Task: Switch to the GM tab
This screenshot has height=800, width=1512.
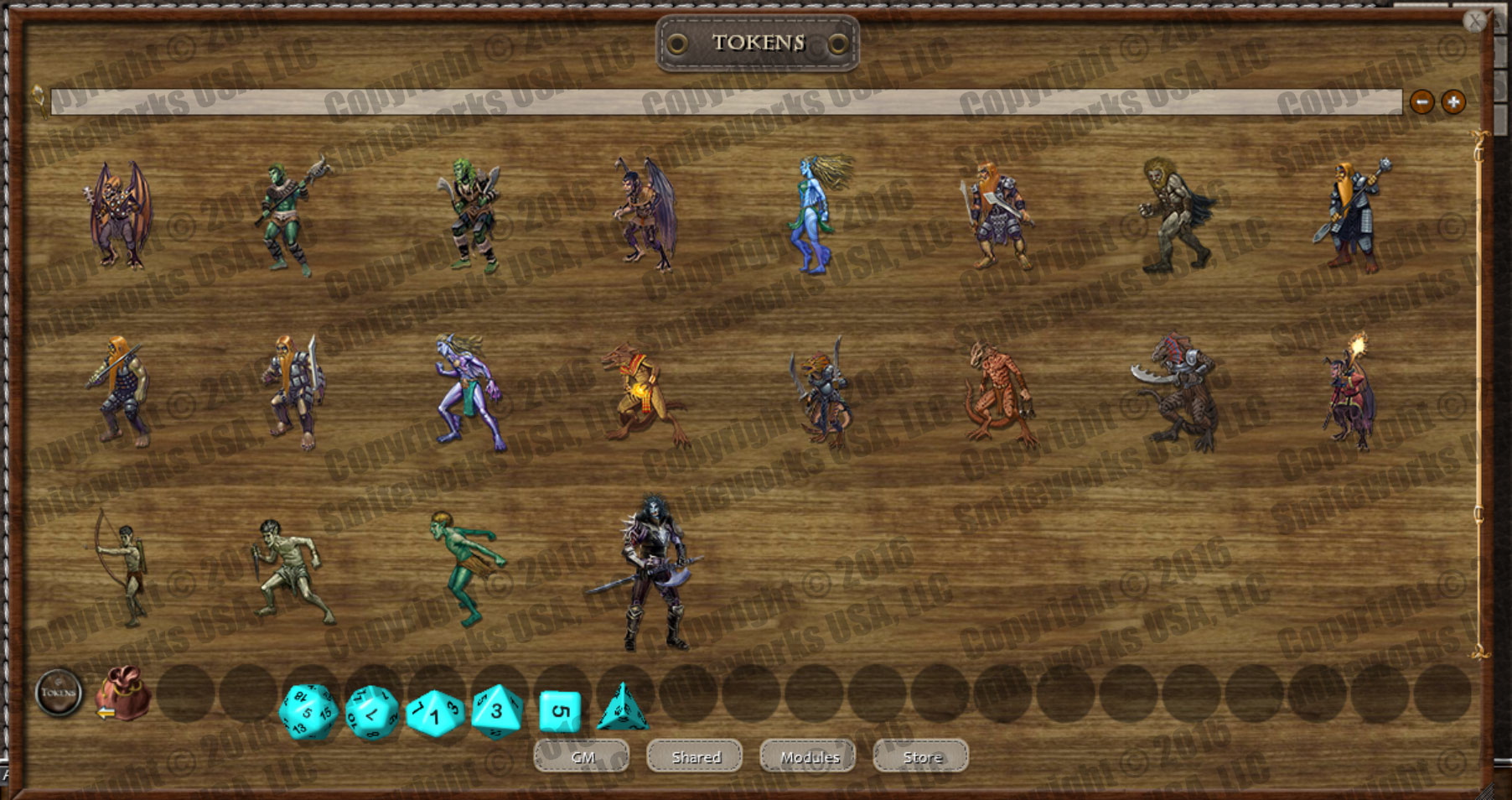Action: (582, 756)
